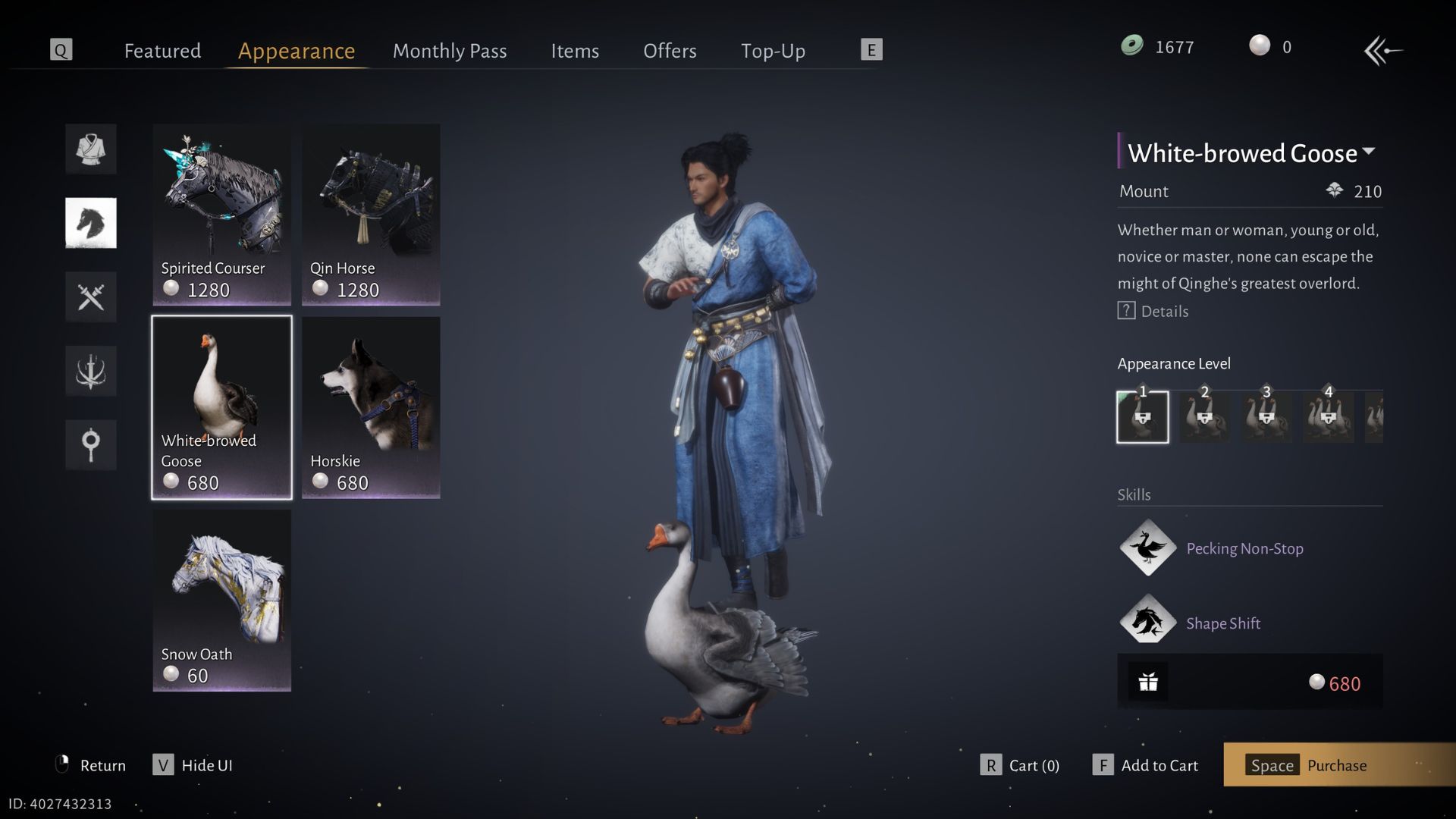1456x819 pixels.
Task: Select Appearance Level 4 thumbnail
Action: coord(1328,417)
